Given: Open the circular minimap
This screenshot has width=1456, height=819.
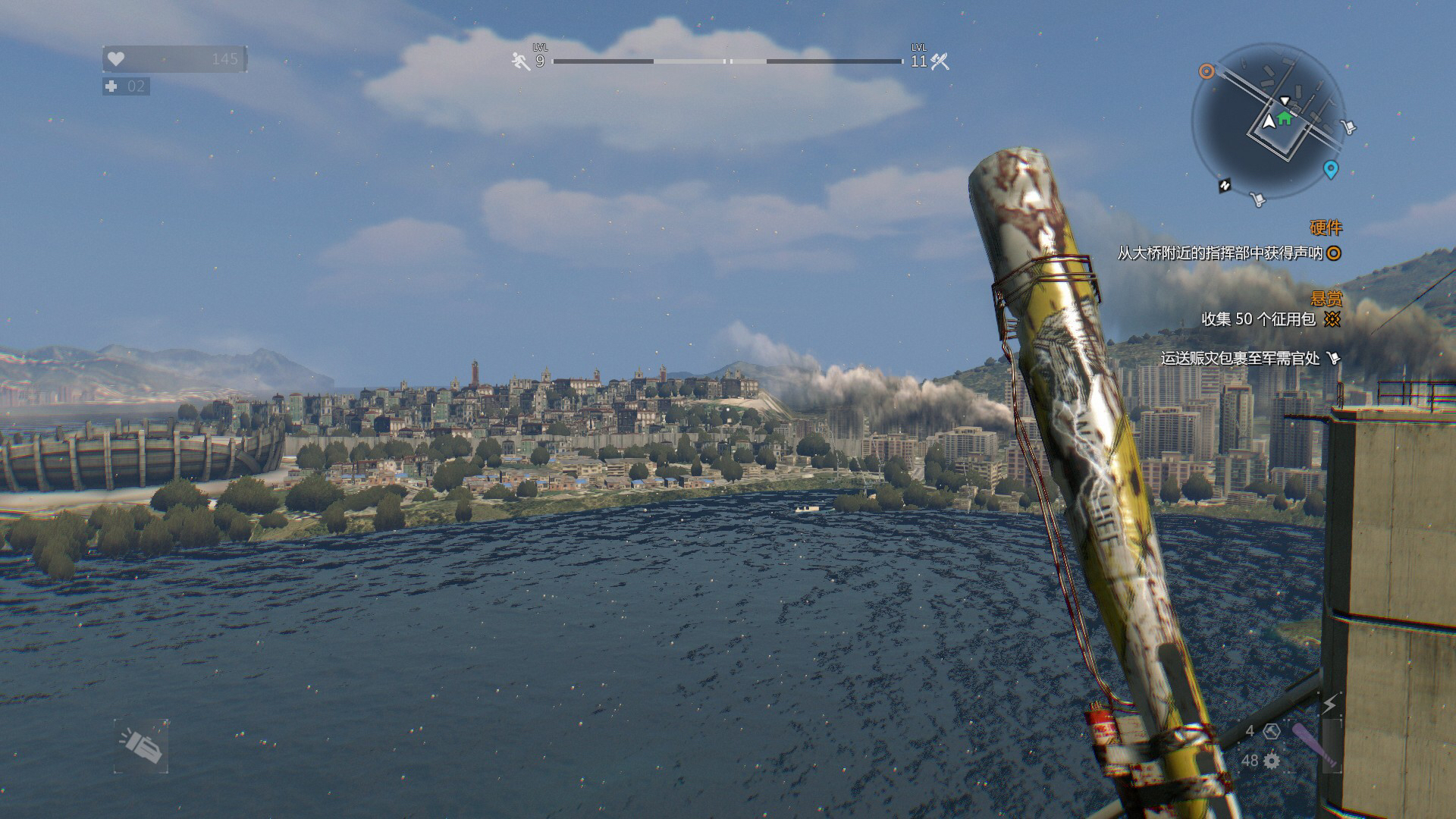Looking at the screenshot, I should tap(1268, 121).
